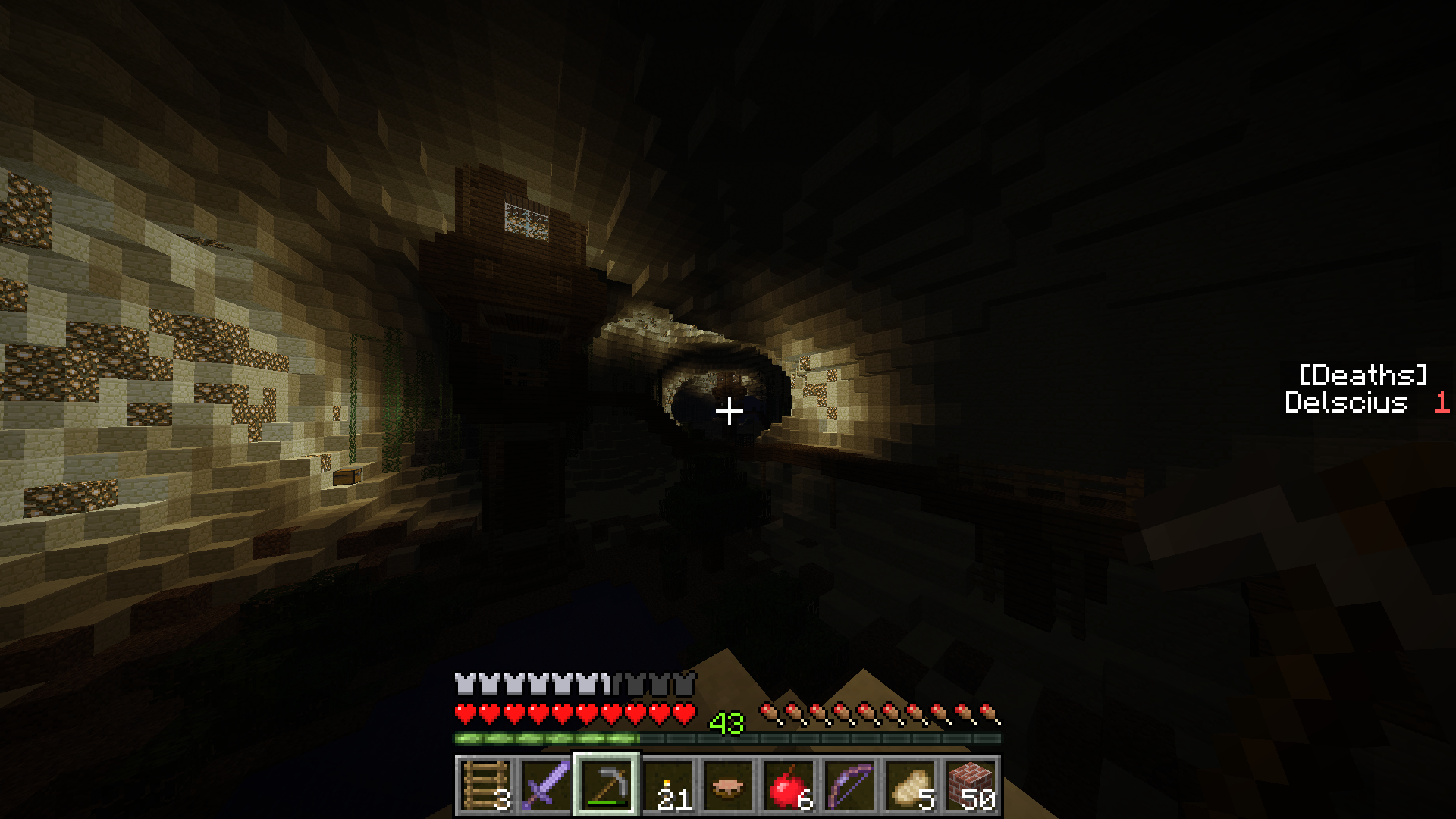Select the torch stack of 21
1456x819 pixels.
point(667,786)
